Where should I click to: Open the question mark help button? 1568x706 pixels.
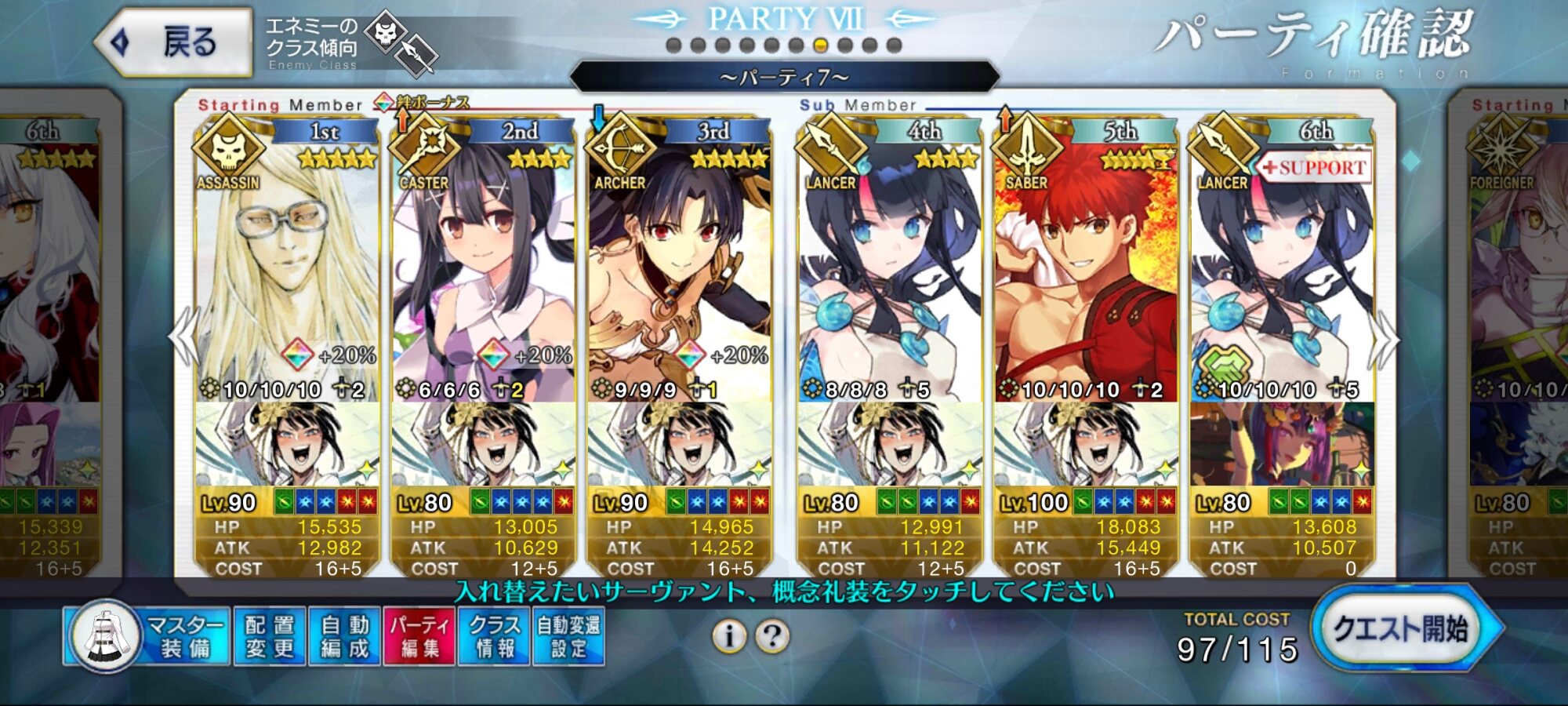tap(772, 636)
